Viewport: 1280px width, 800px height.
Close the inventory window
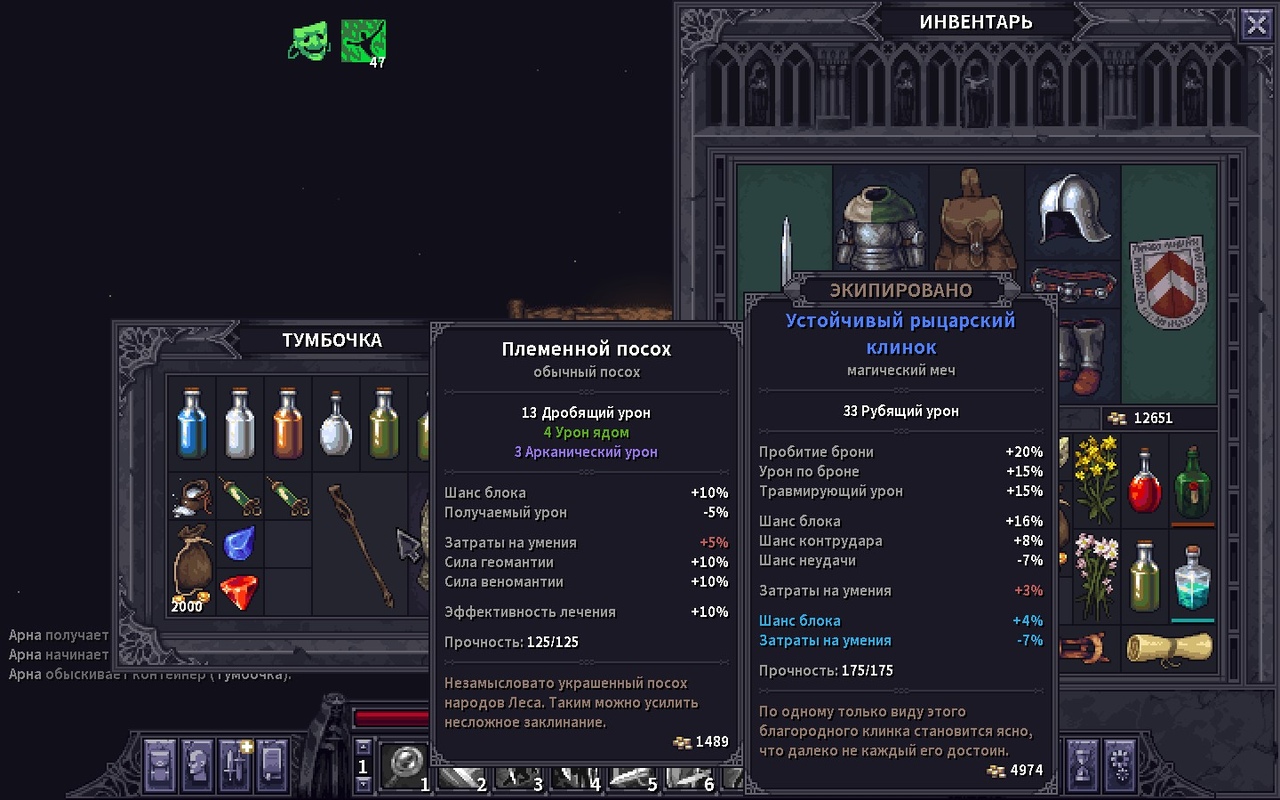pos(1256,24)
